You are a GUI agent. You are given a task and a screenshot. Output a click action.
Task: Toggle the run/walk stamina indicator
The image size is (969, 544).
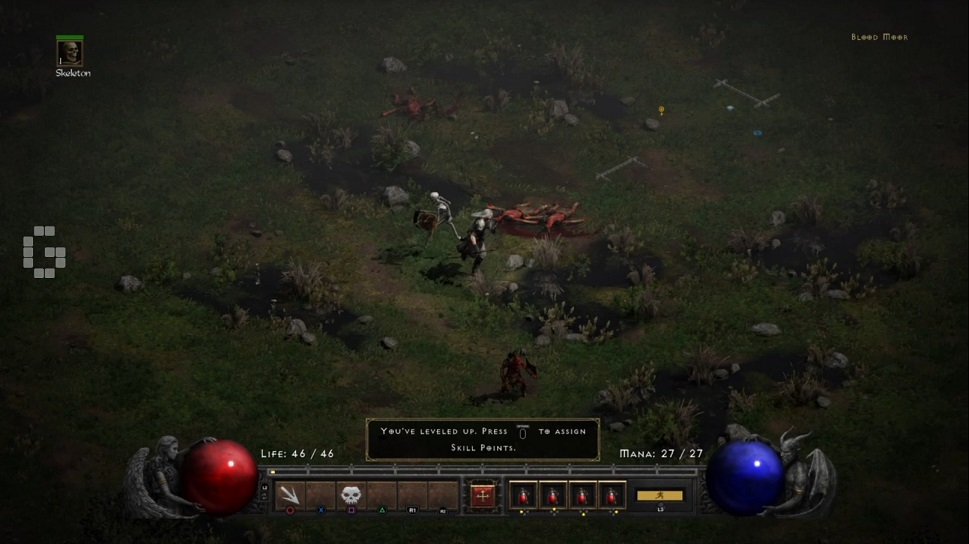660,495
